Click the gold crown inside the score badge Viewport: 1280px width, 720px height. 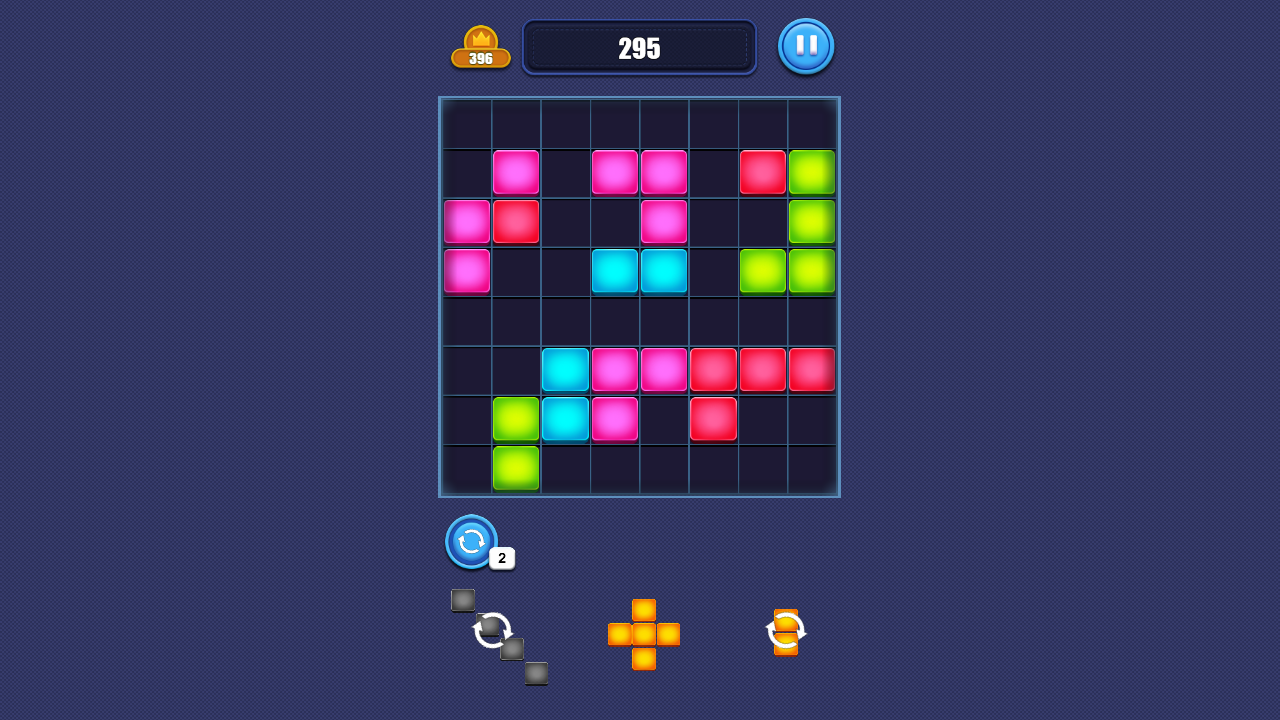click(x=481, y=36)
